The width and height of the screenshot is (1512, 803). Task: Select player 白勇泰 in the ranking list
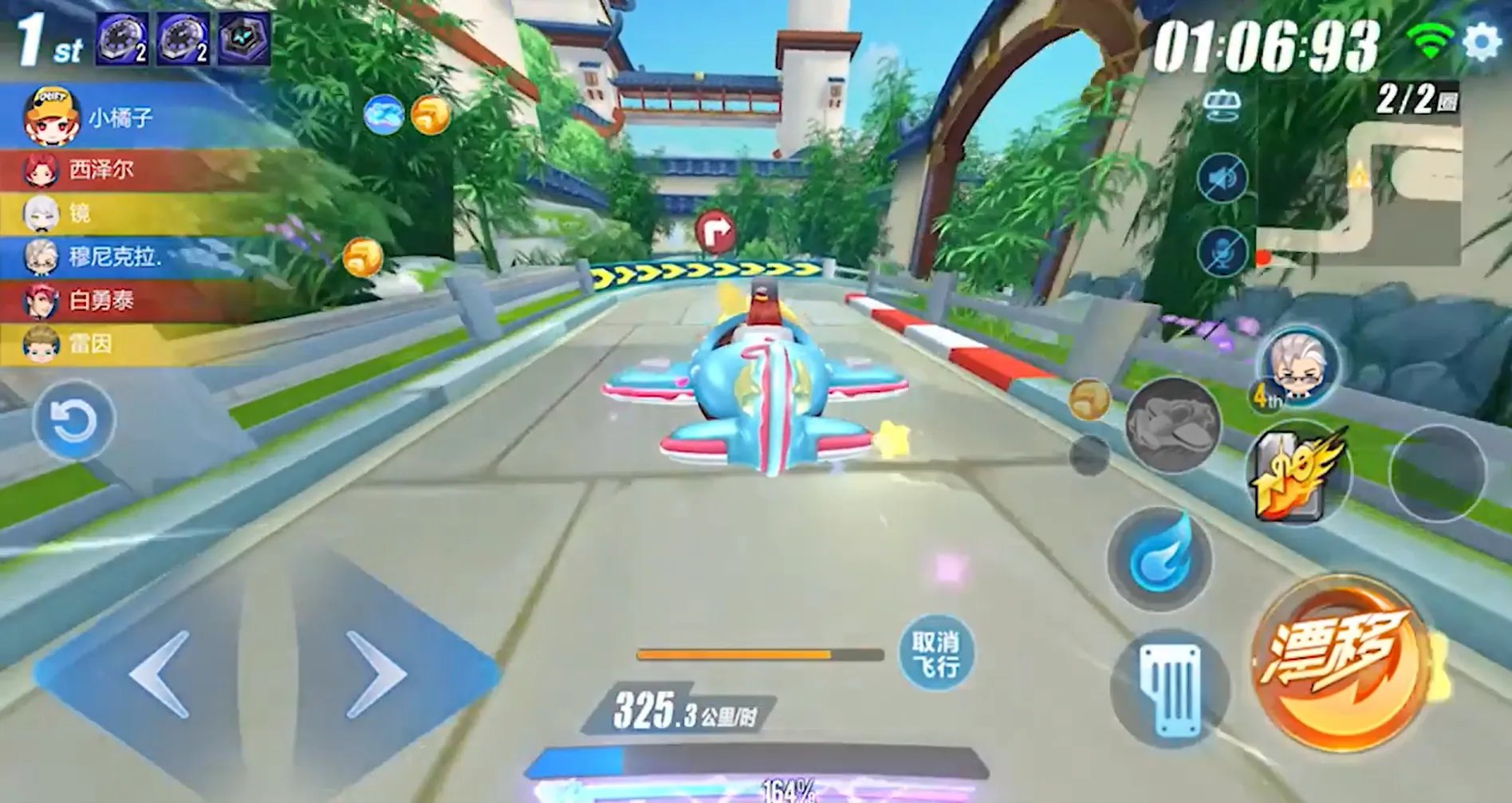[x=100, y=301]
